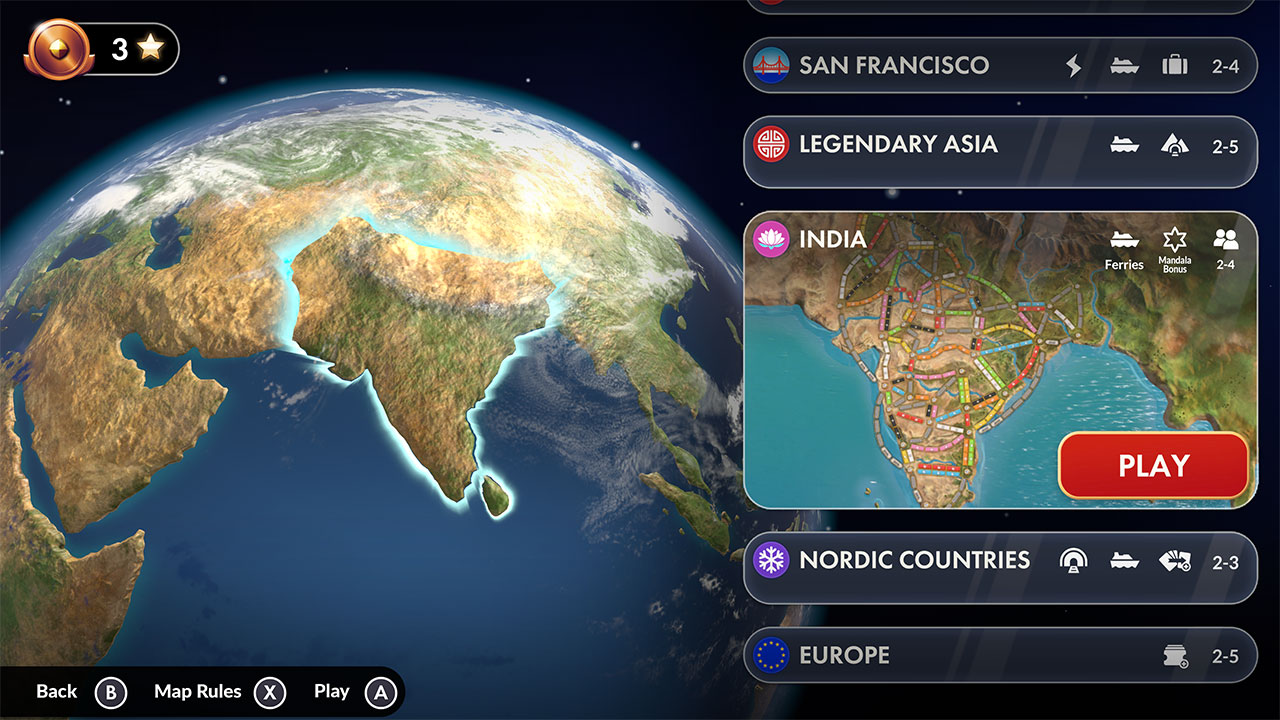Click the mountain tunnel icon on Legendary Asia row
The image size is (1280, 720).
(1174, 144)
